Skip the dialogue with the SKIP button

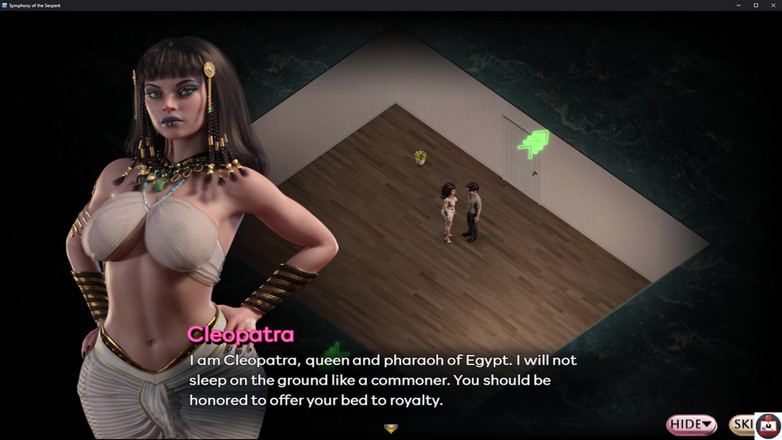click(x=742, y=425)
